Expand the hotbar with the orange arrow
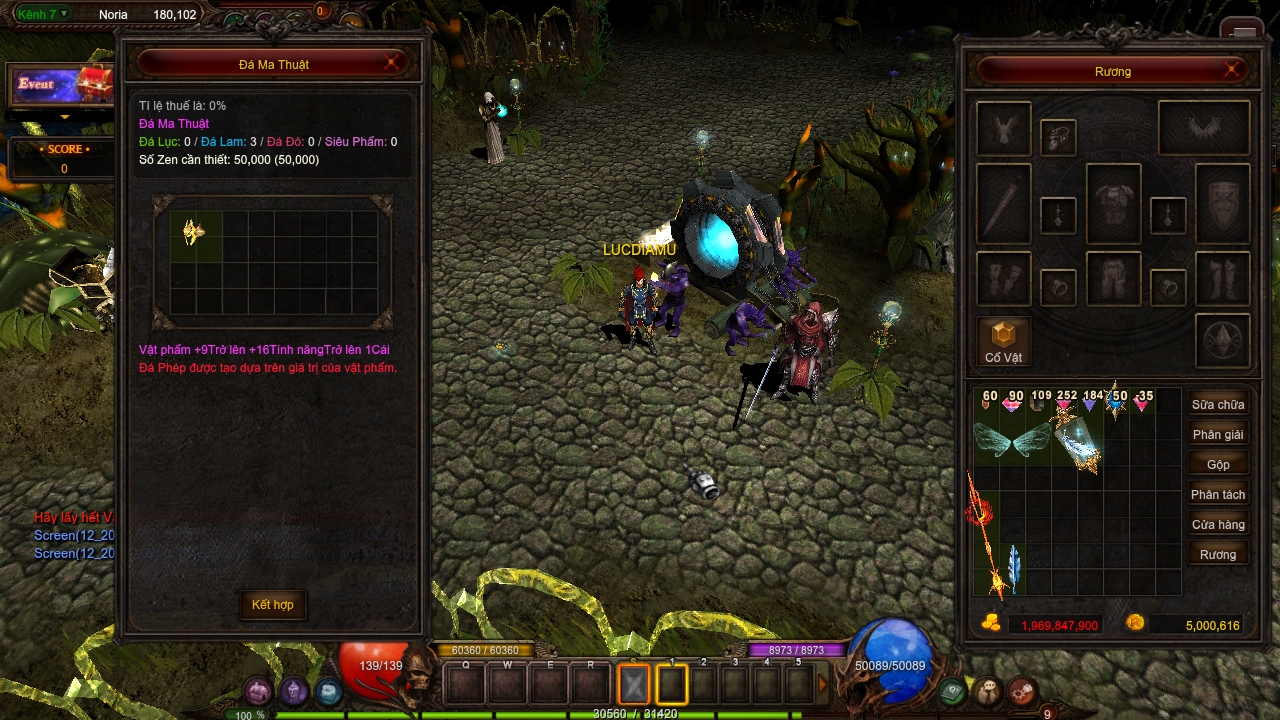 [x=823, y=684]
